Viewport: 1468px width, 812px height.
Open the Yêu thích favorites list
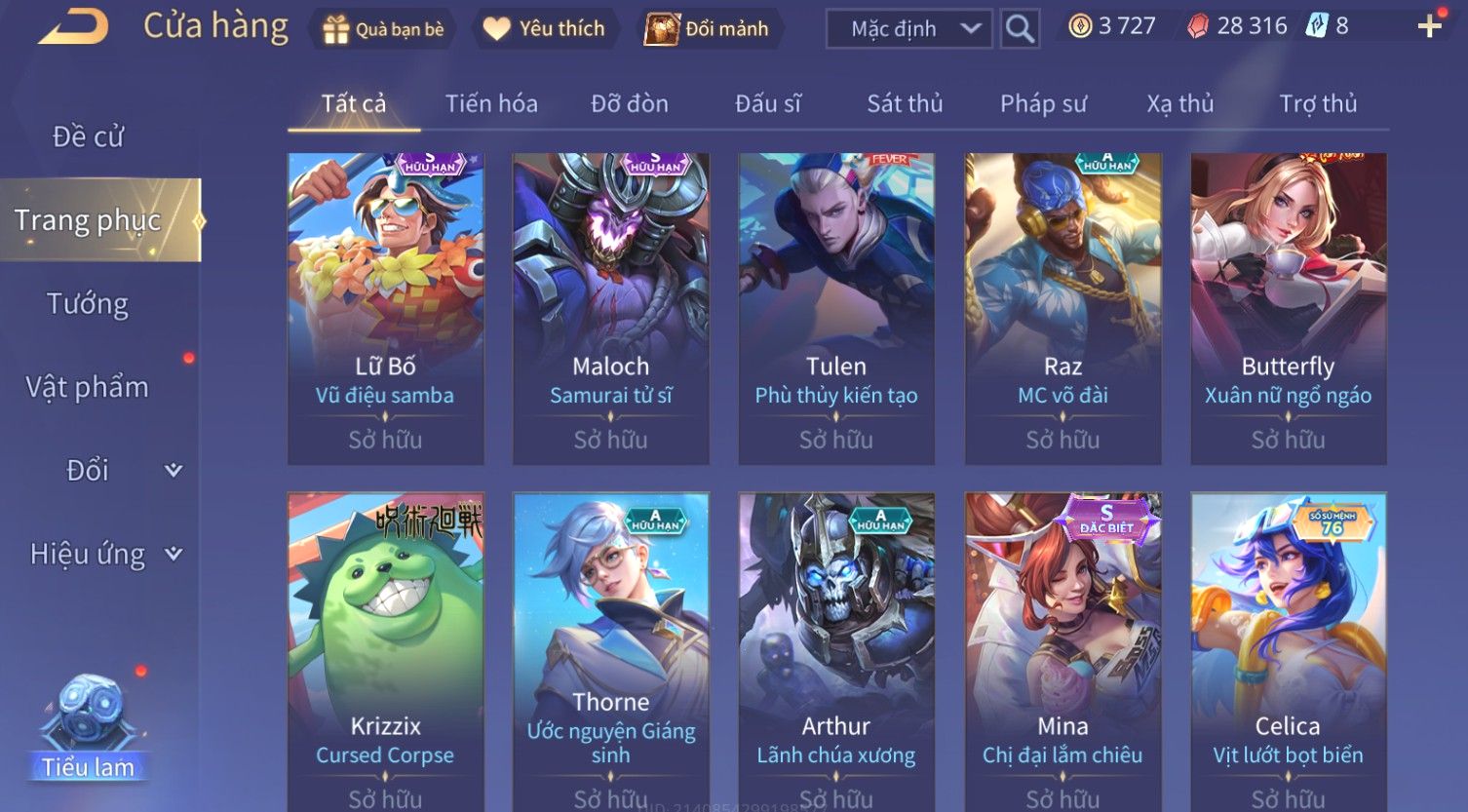coord(544,29)
